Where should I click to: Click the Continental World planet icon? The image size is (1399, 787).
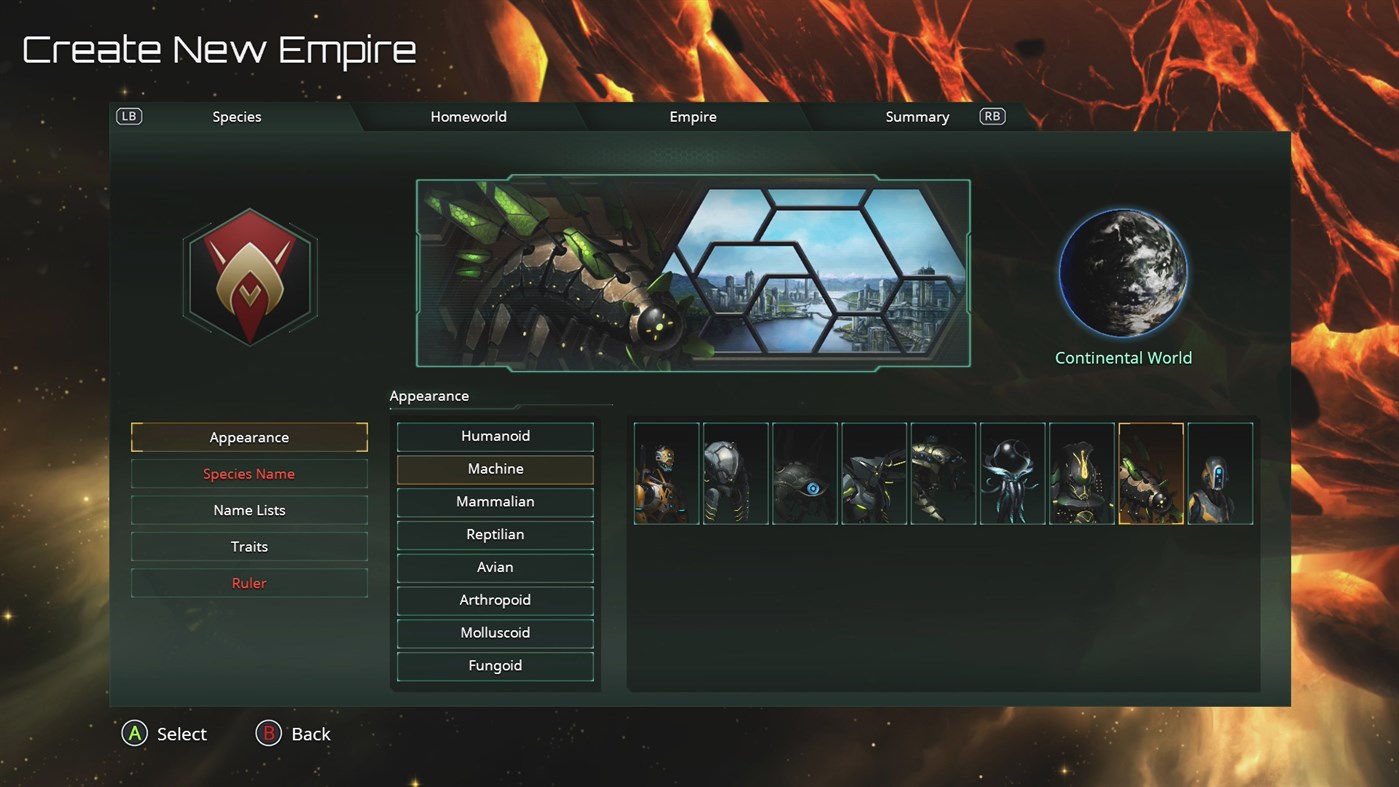(x=1123, y=271)
